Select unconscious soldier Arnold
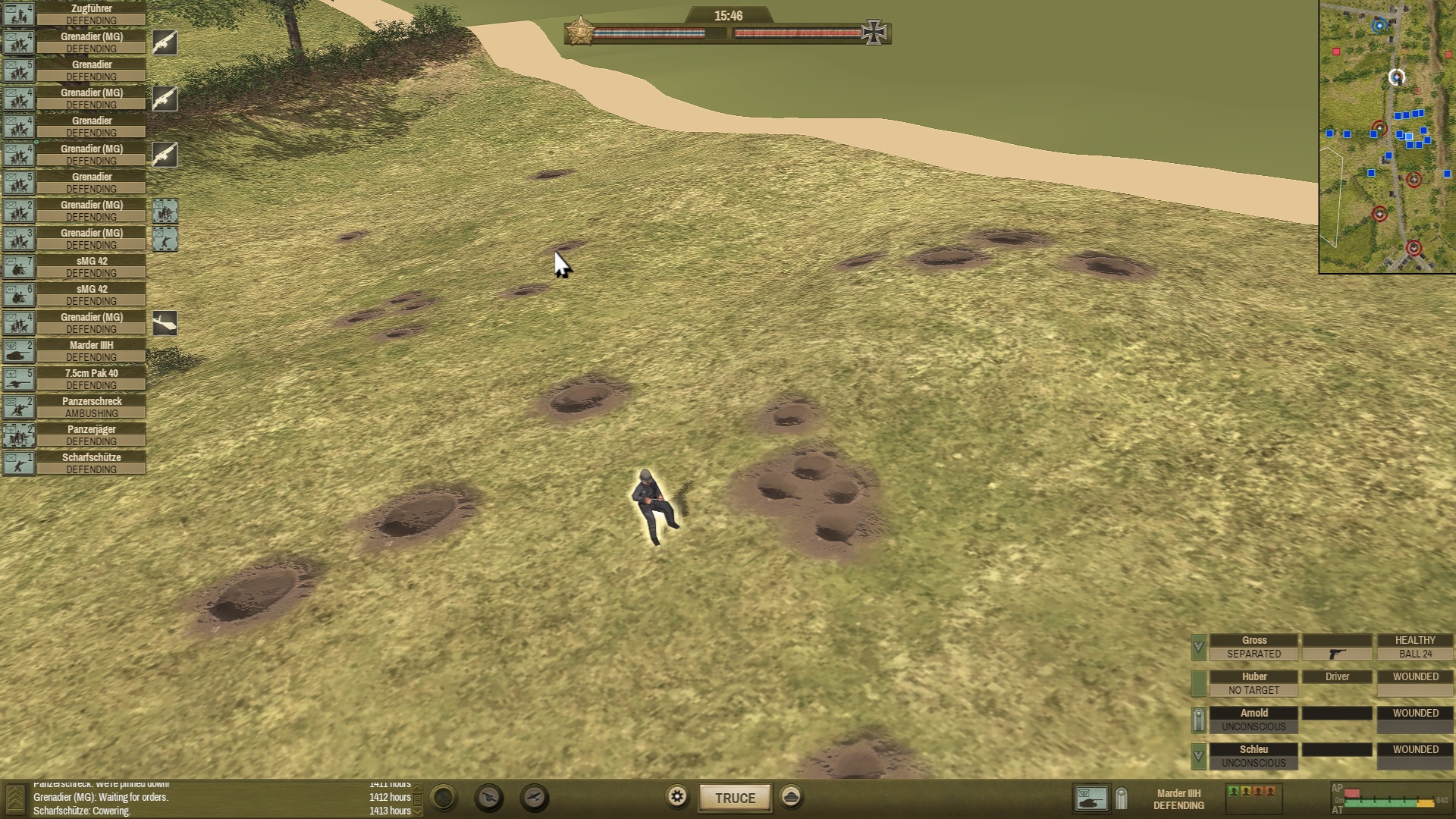 [x=1254, y=720]
